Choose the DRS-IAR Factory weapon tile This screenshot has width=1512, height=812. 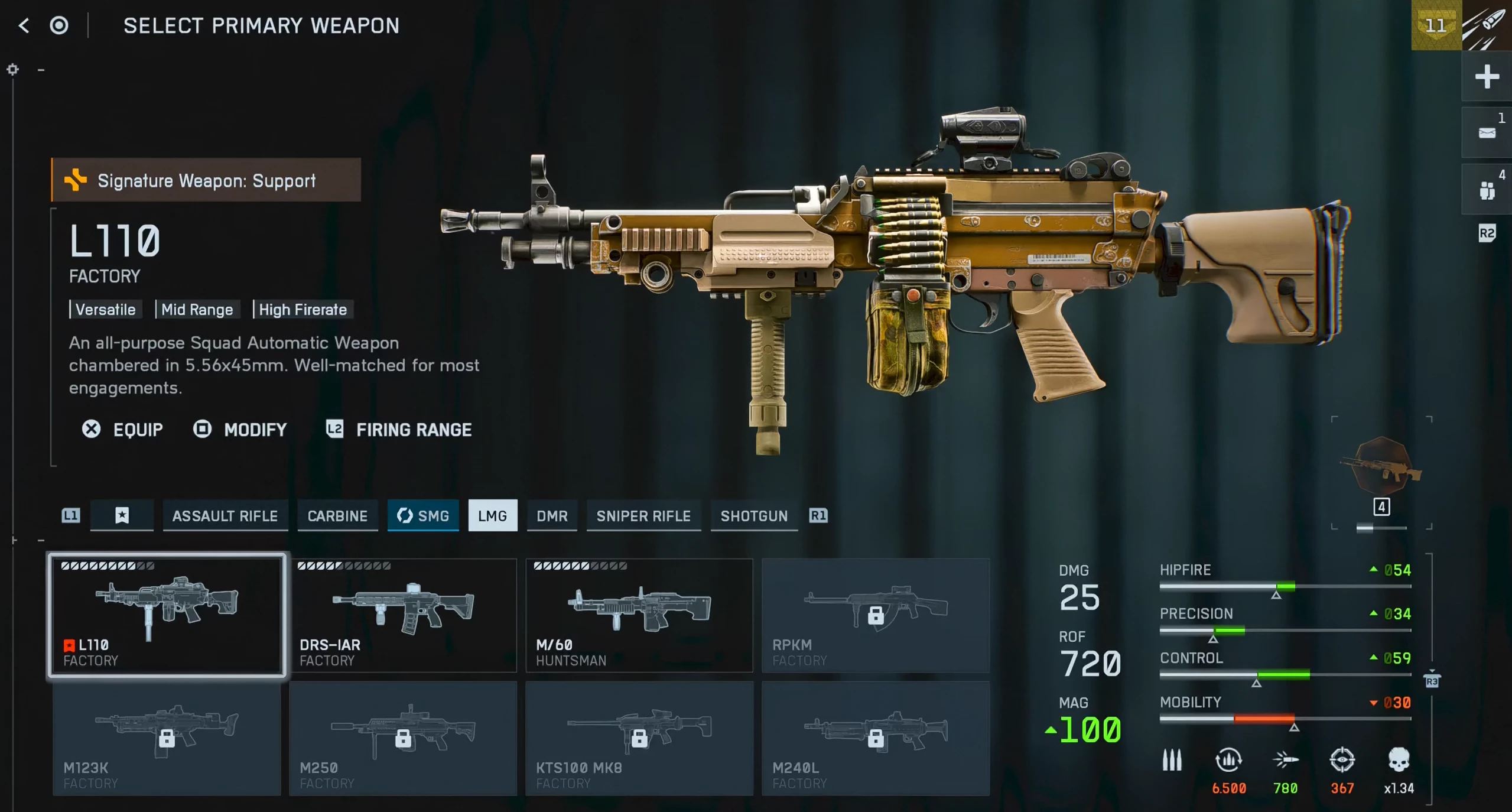(403, 615)
